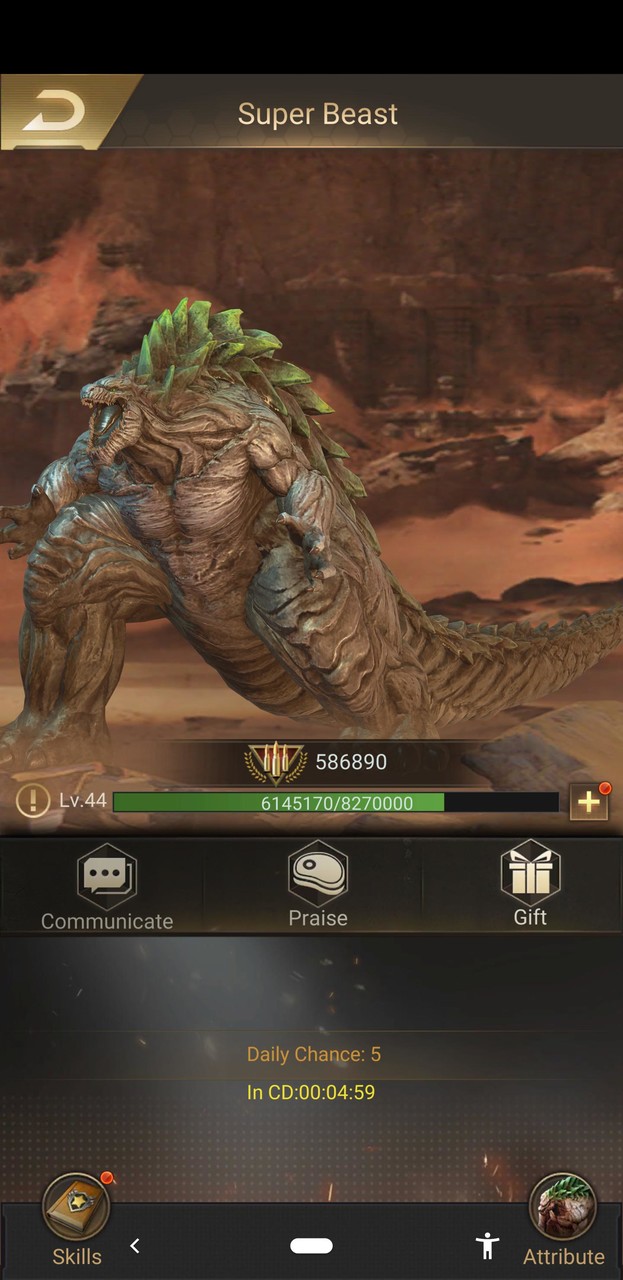Show beast level info exclamation icon

[x=33, y=801]
